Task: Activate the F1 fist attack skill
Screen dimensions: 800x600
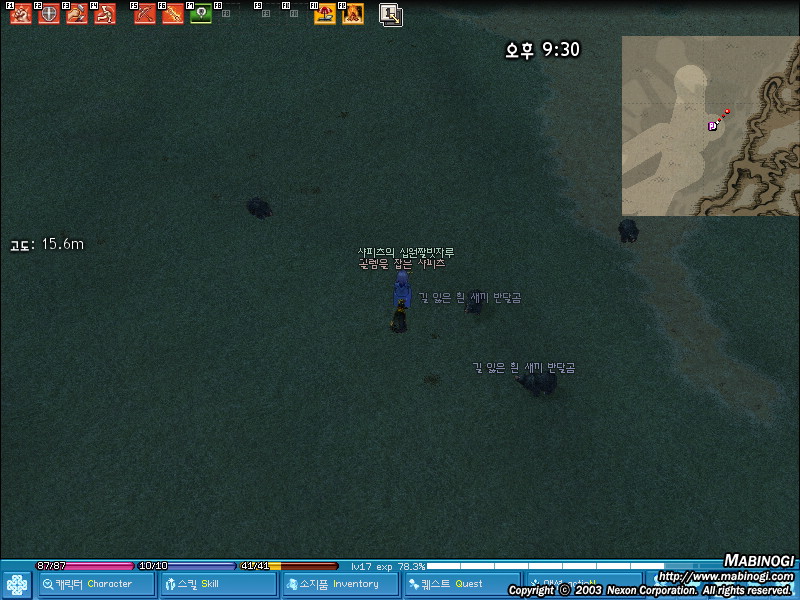Action: click(x=21, y=15)
